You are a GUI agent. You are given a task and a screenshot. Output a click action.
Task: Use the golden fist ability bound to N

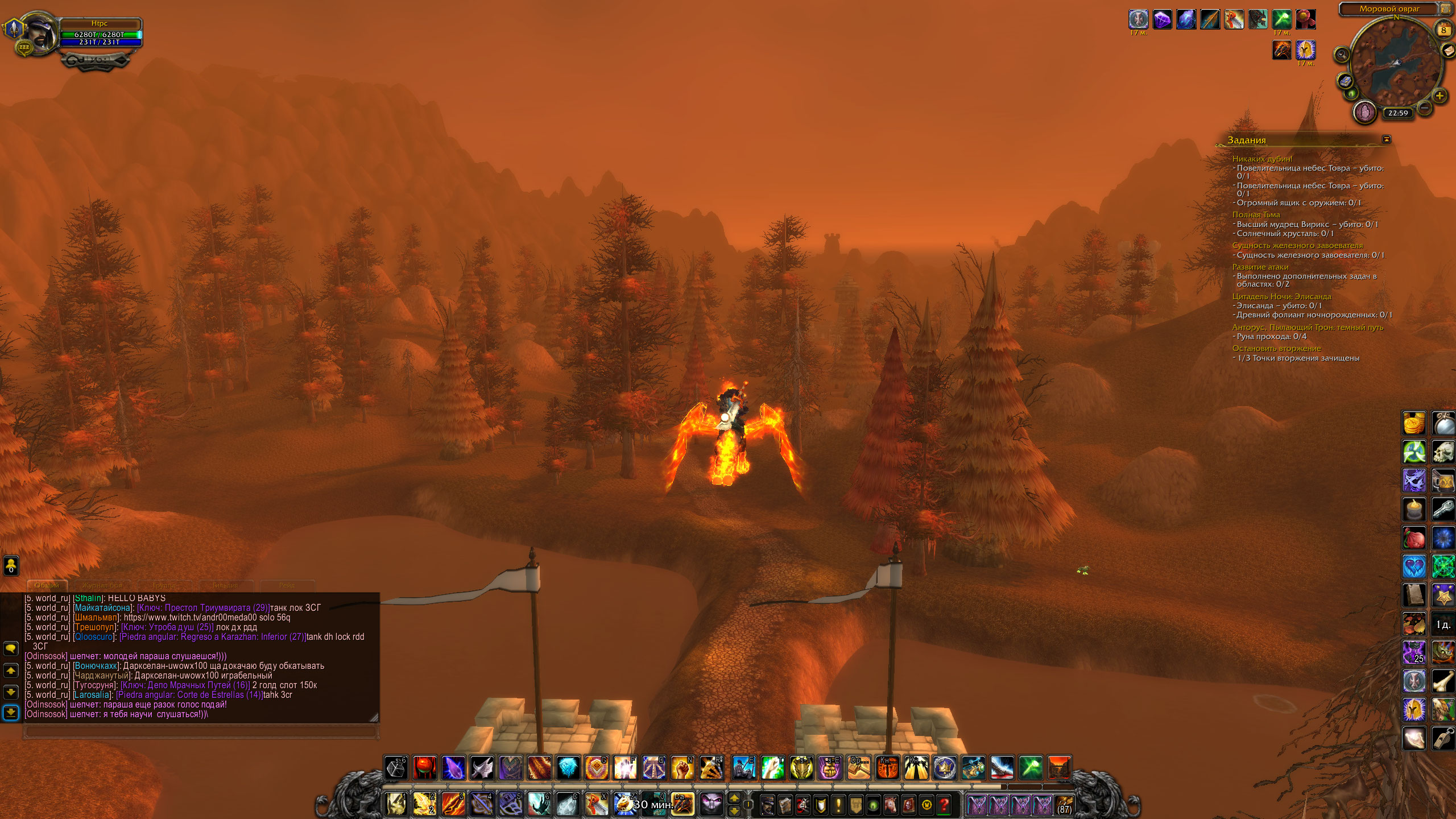(682, 768)
